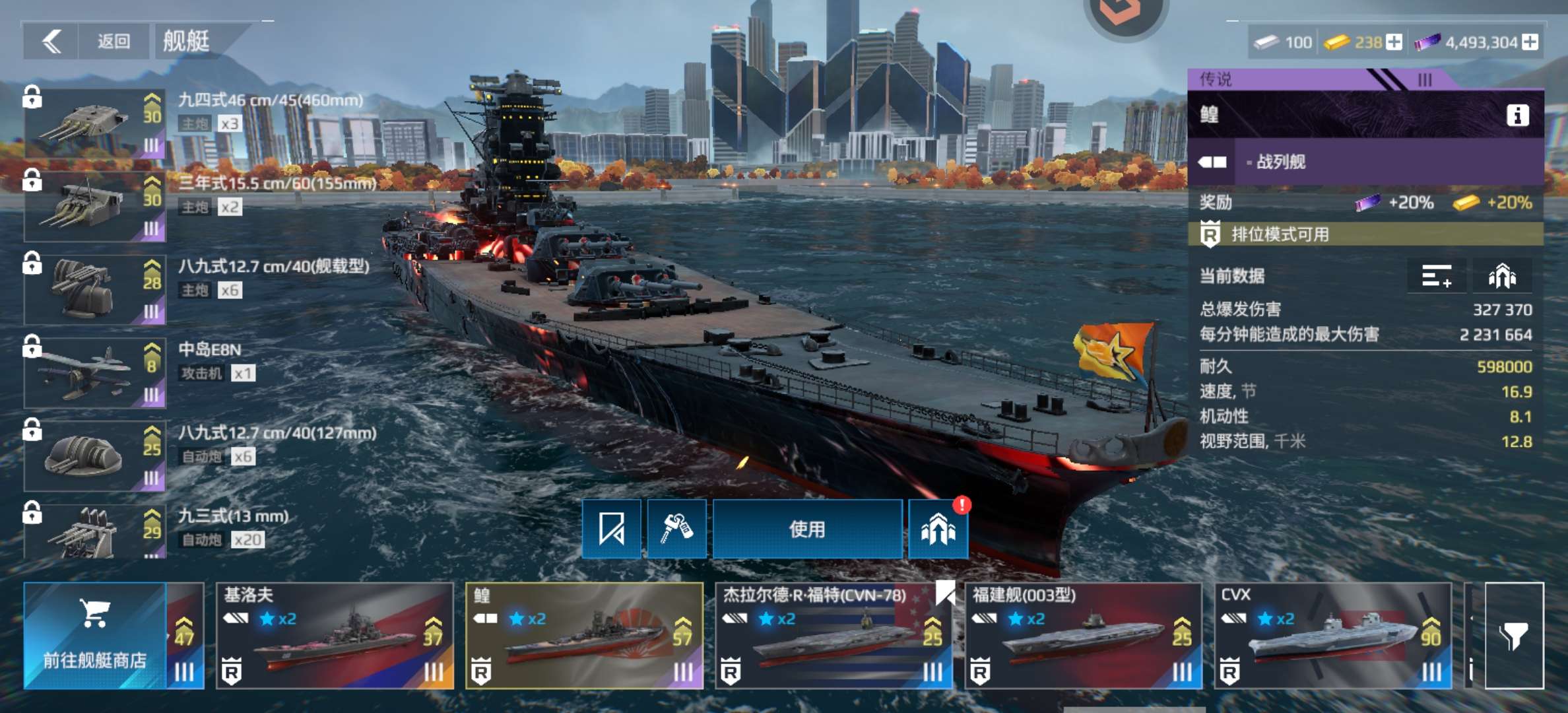Screen dimensions: 1568x713
Task: Choose the 中岛E8N attack plane slot
Action: point(95,372)
